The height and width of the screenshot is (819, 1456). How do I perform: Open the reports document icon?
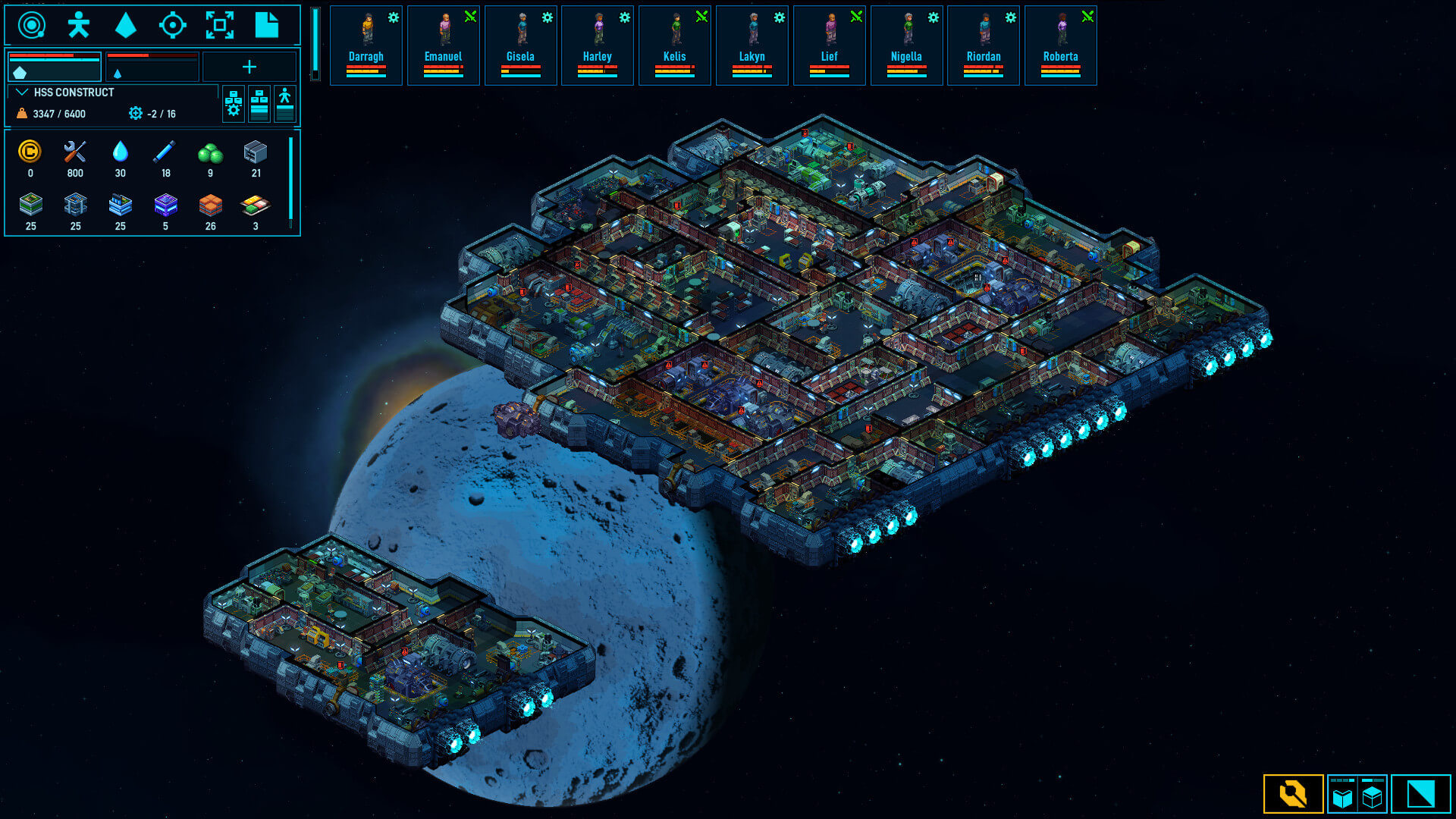tap(267, 24)
